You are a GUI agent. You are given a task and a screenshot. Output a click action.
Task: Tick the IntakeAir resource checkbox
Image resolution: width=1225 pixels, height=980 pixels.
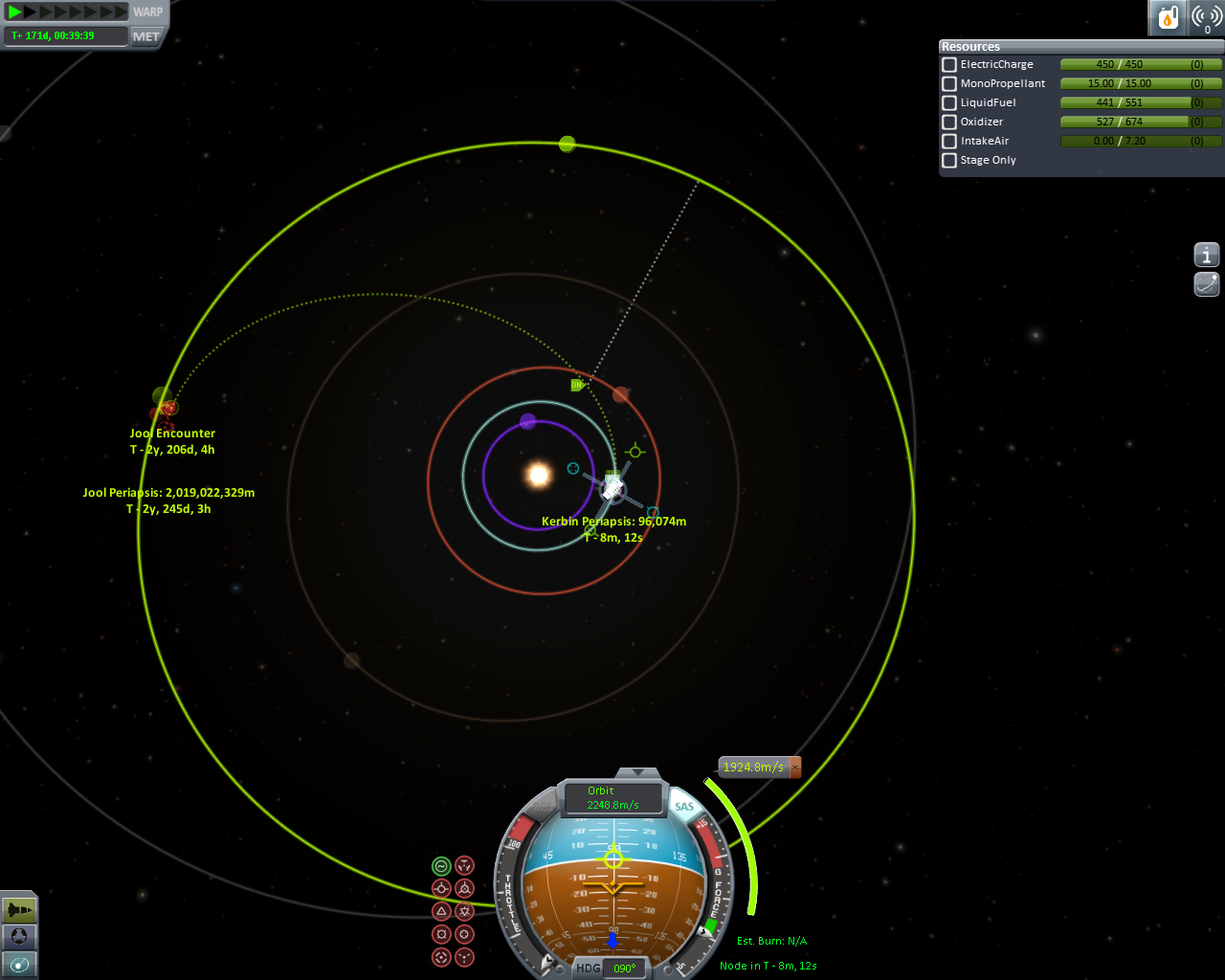(949, 142)
